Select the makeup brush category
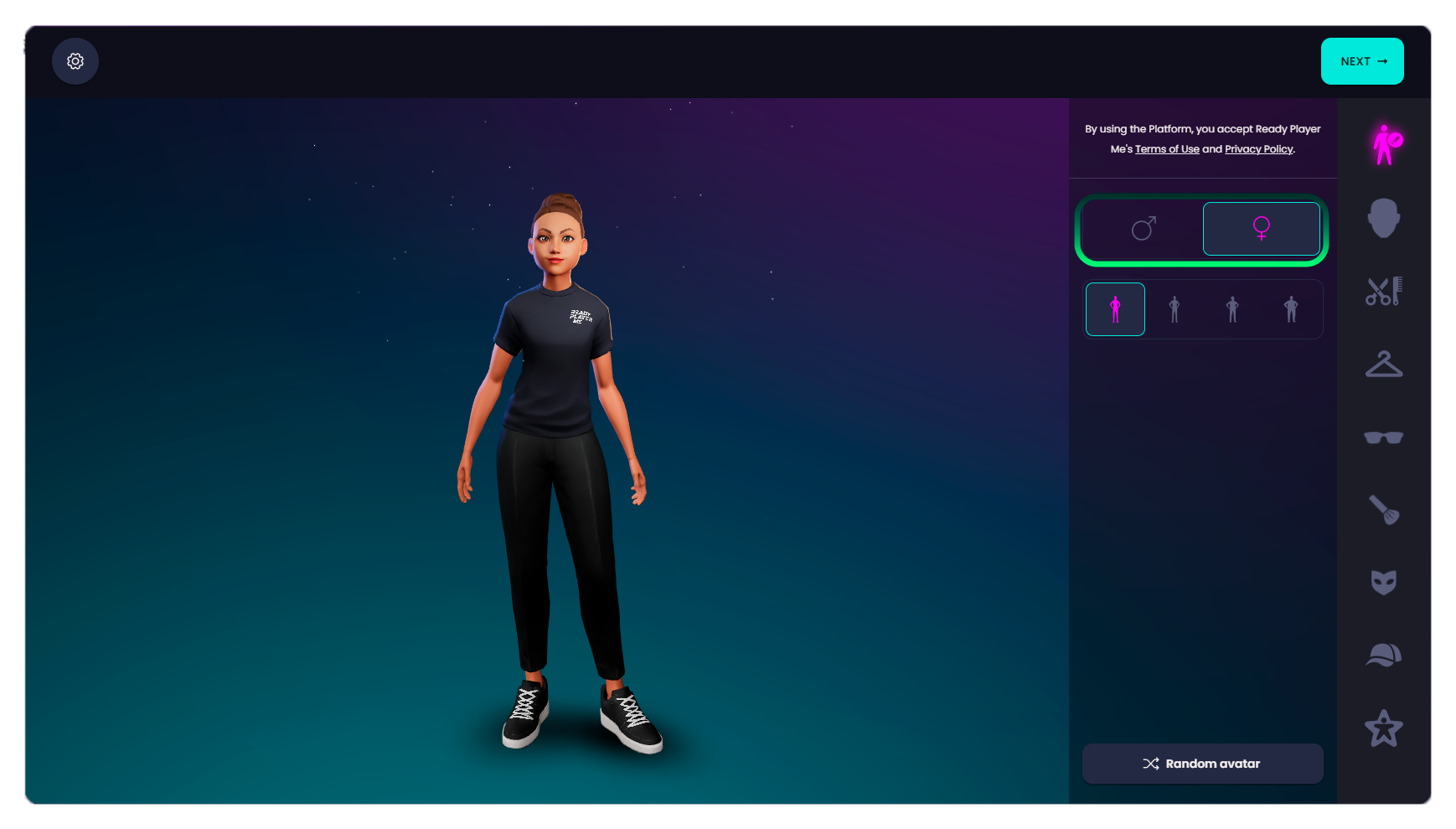The height and width of the screenshot is (829, 1456). [x=1384, y=510]
